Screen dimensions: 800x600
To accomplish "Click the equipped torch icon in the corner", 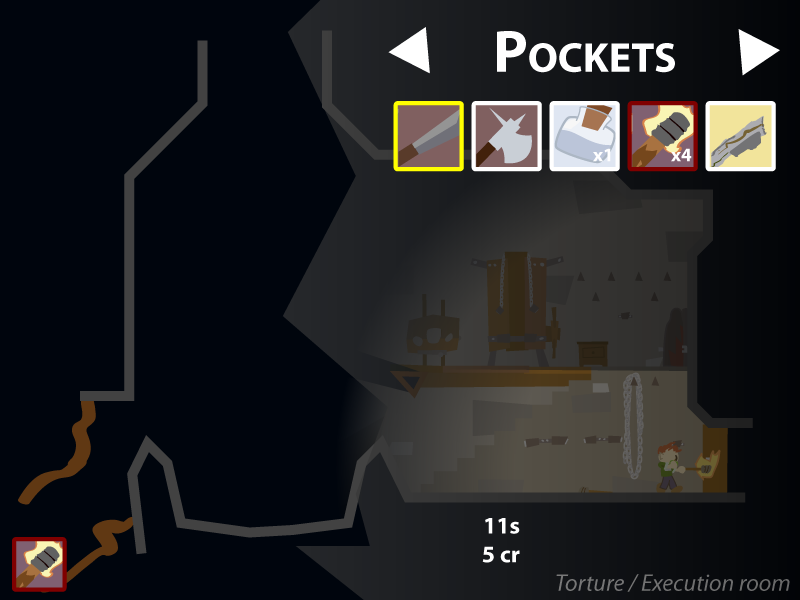I will coord(40,563).
